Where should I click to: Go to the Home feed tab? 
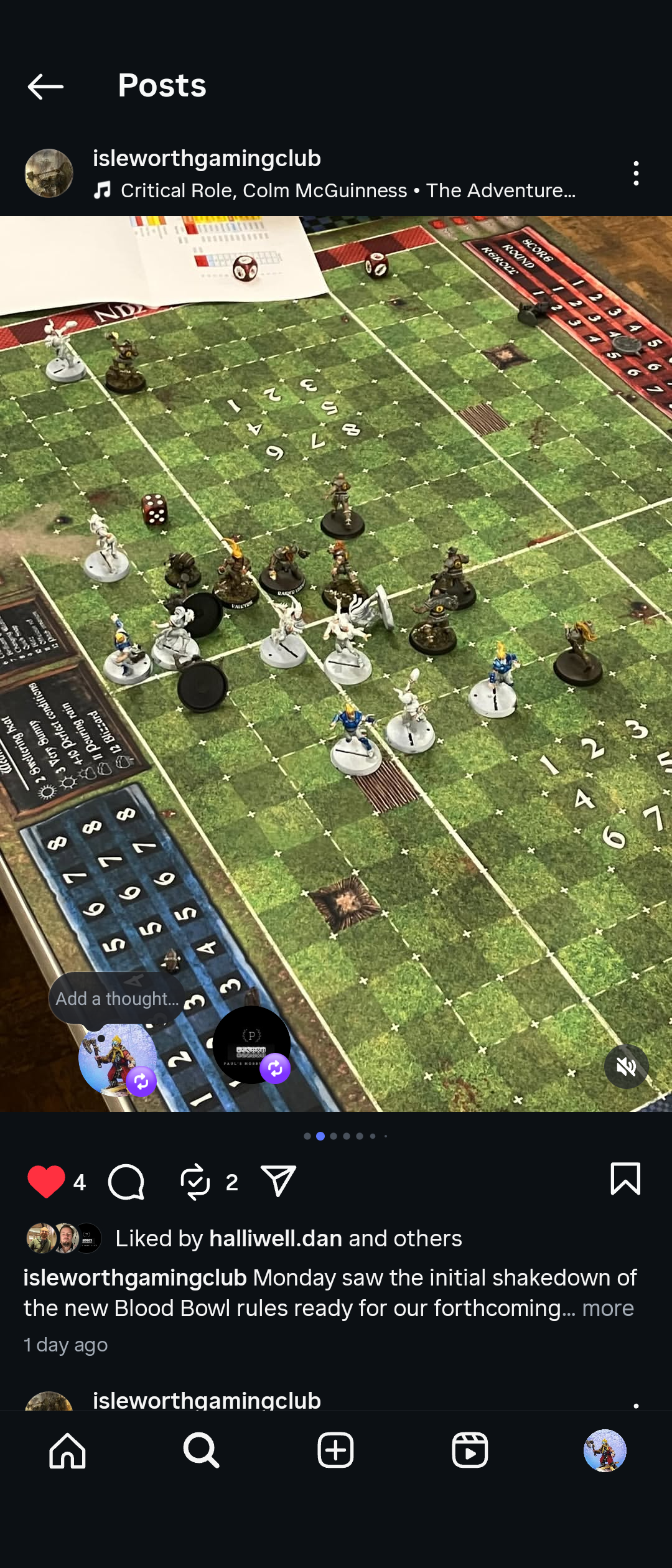[67, 1451]
